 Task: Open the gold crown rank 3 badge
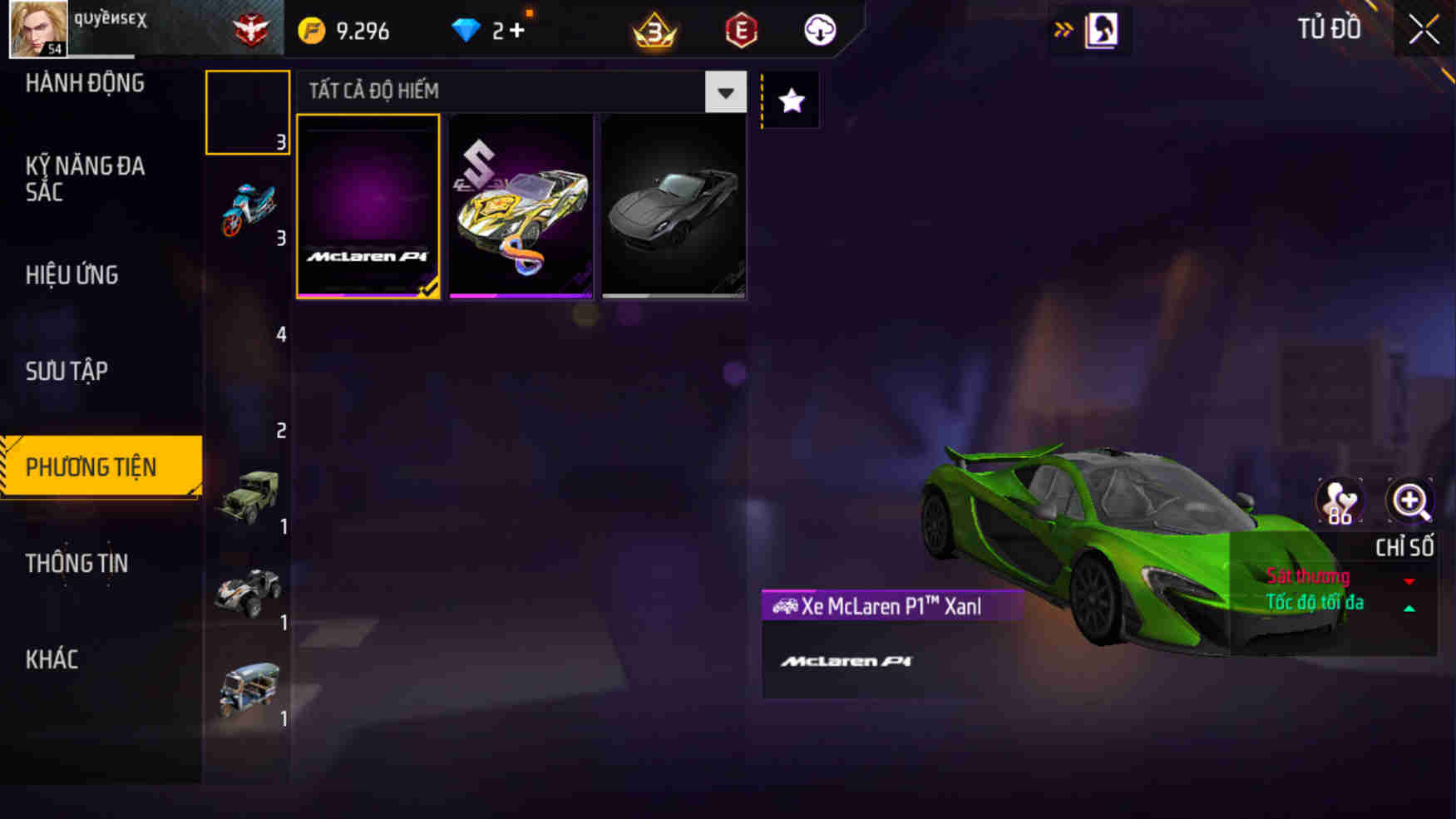point(654,30)
